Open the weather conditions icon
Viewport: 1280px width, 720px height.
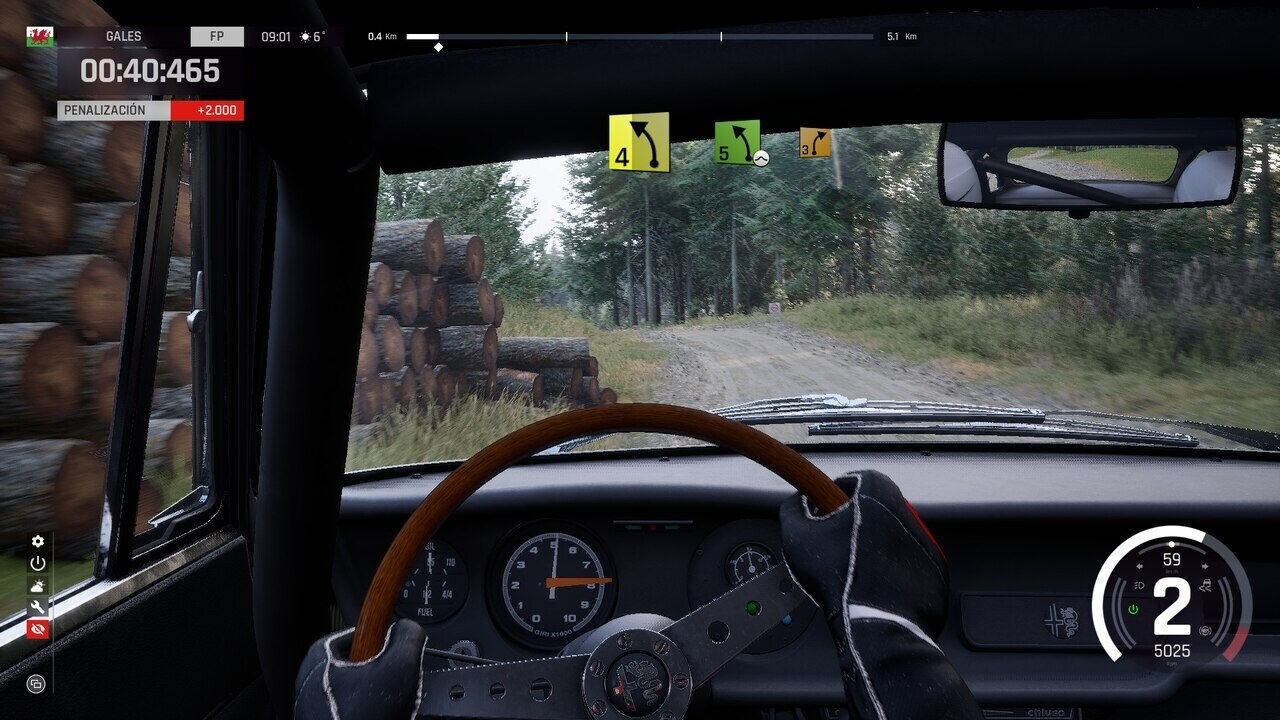coord(38,586)
